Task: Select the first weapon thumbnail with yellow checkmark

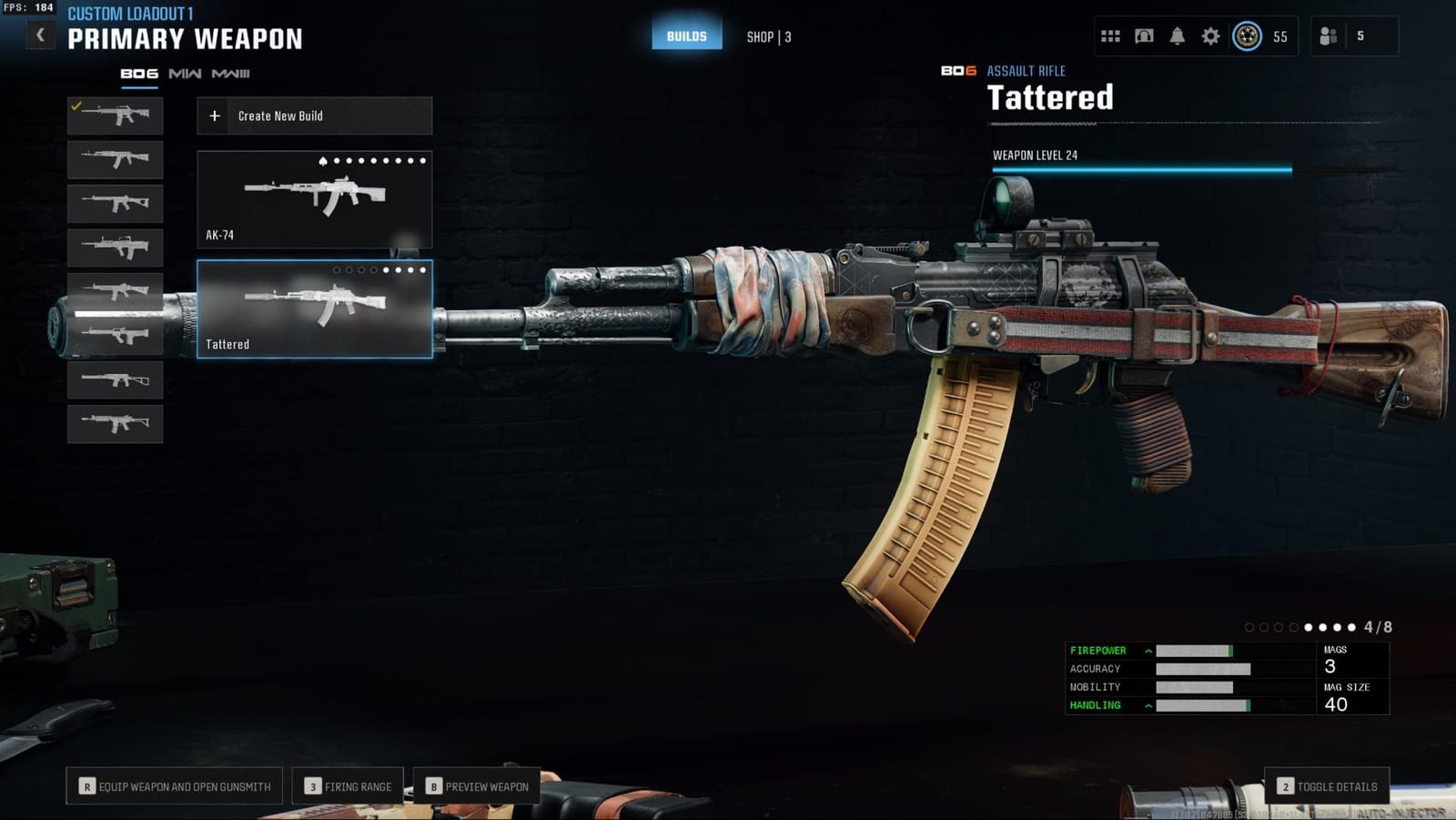Action: pos(114,116)
